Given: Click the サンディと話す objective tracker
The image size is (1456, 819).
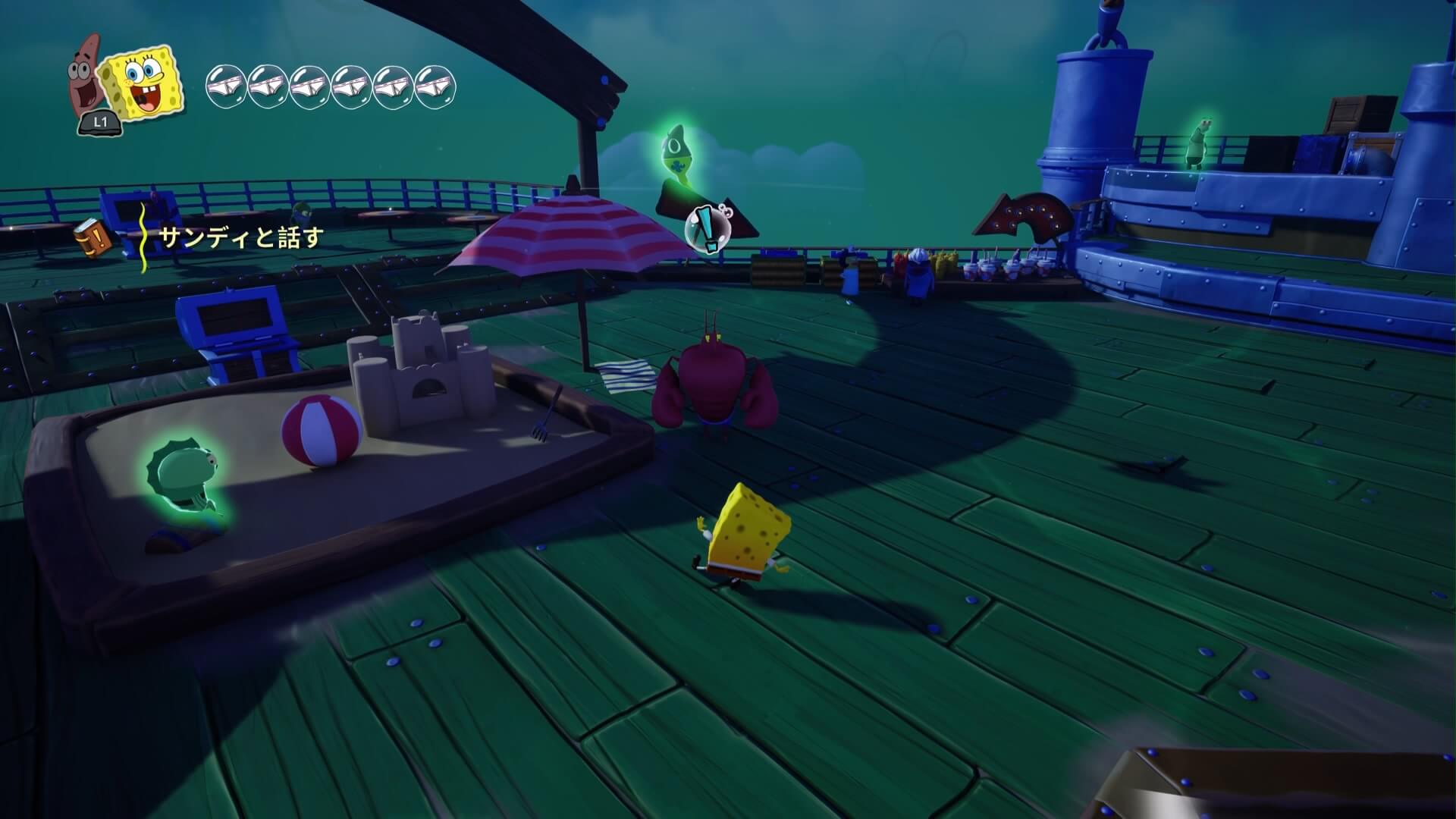Looking at the screenshot, I should (x=240, y=237).
